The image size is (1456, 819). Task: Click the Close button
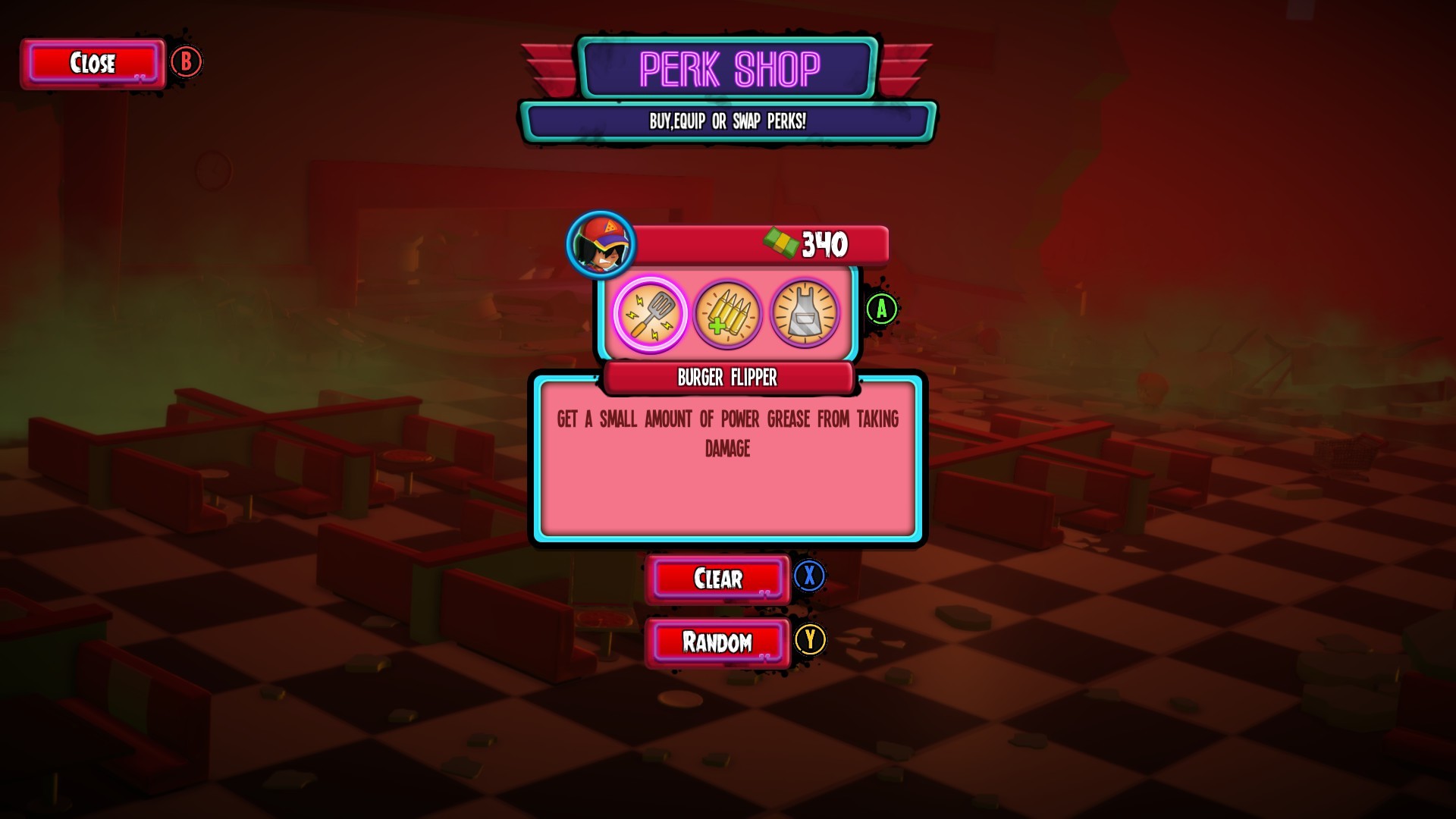[93, 64]
